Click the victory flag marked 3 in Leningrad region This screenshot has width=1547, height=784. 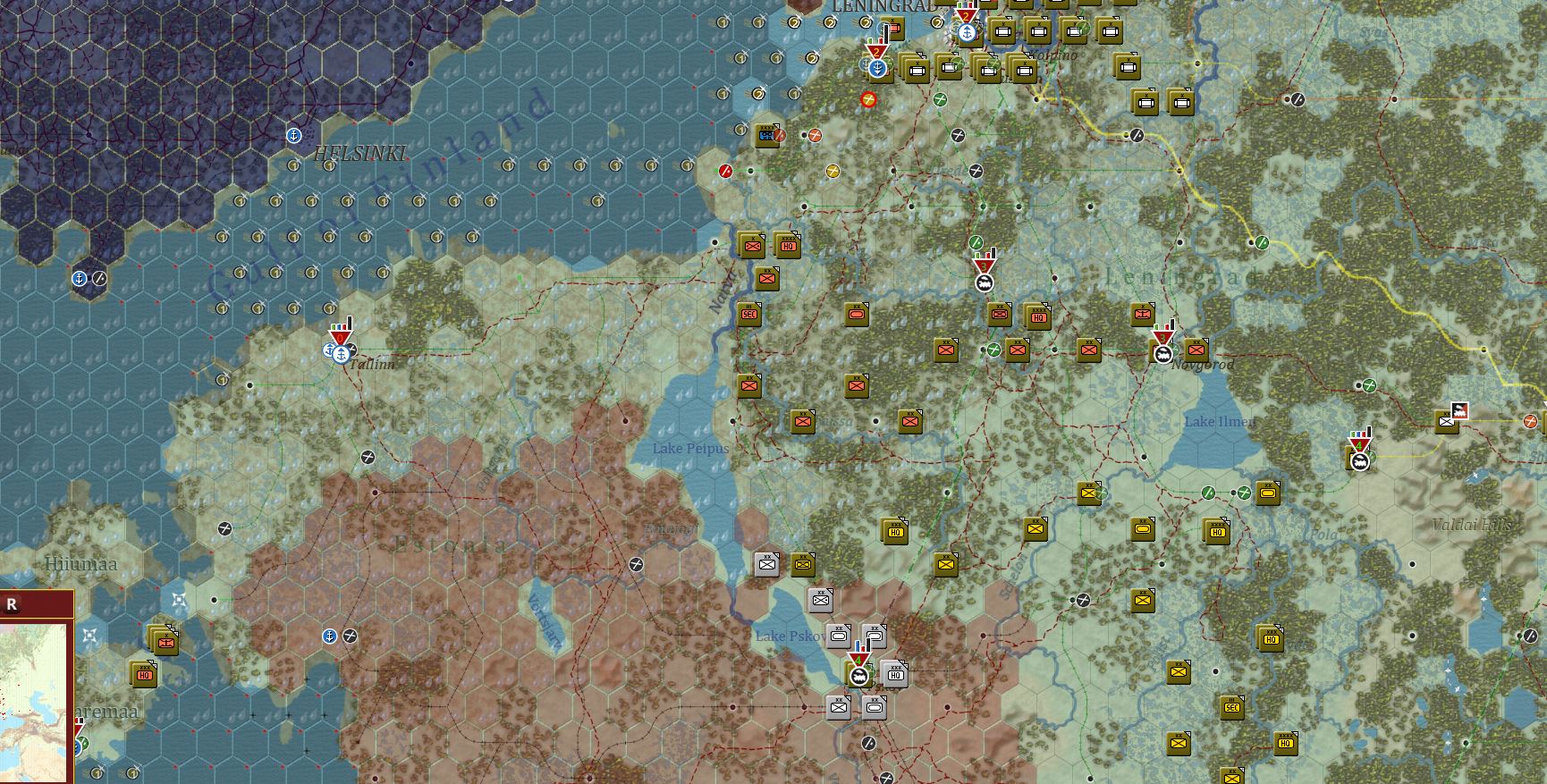982,265
